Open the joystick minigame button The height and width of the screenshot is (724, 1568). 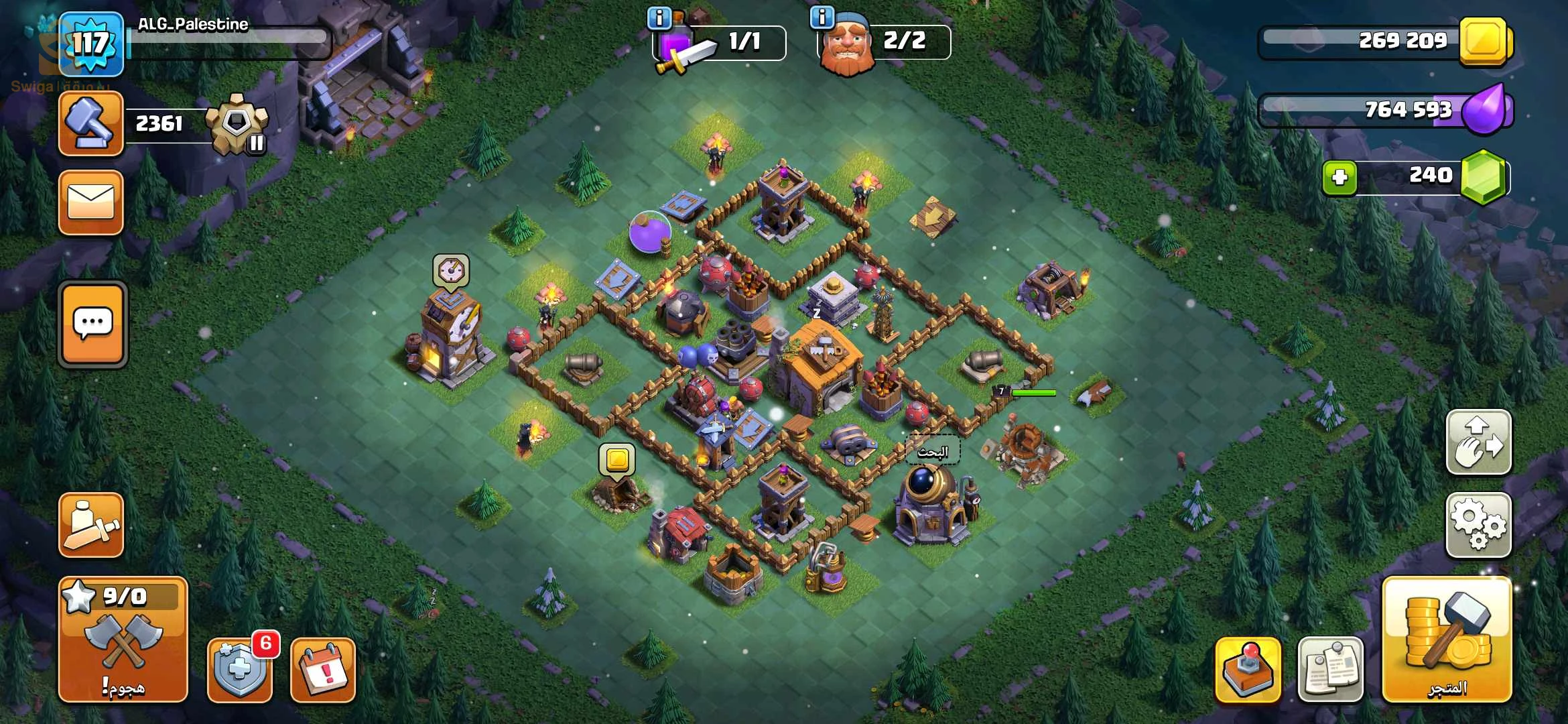1248,669
